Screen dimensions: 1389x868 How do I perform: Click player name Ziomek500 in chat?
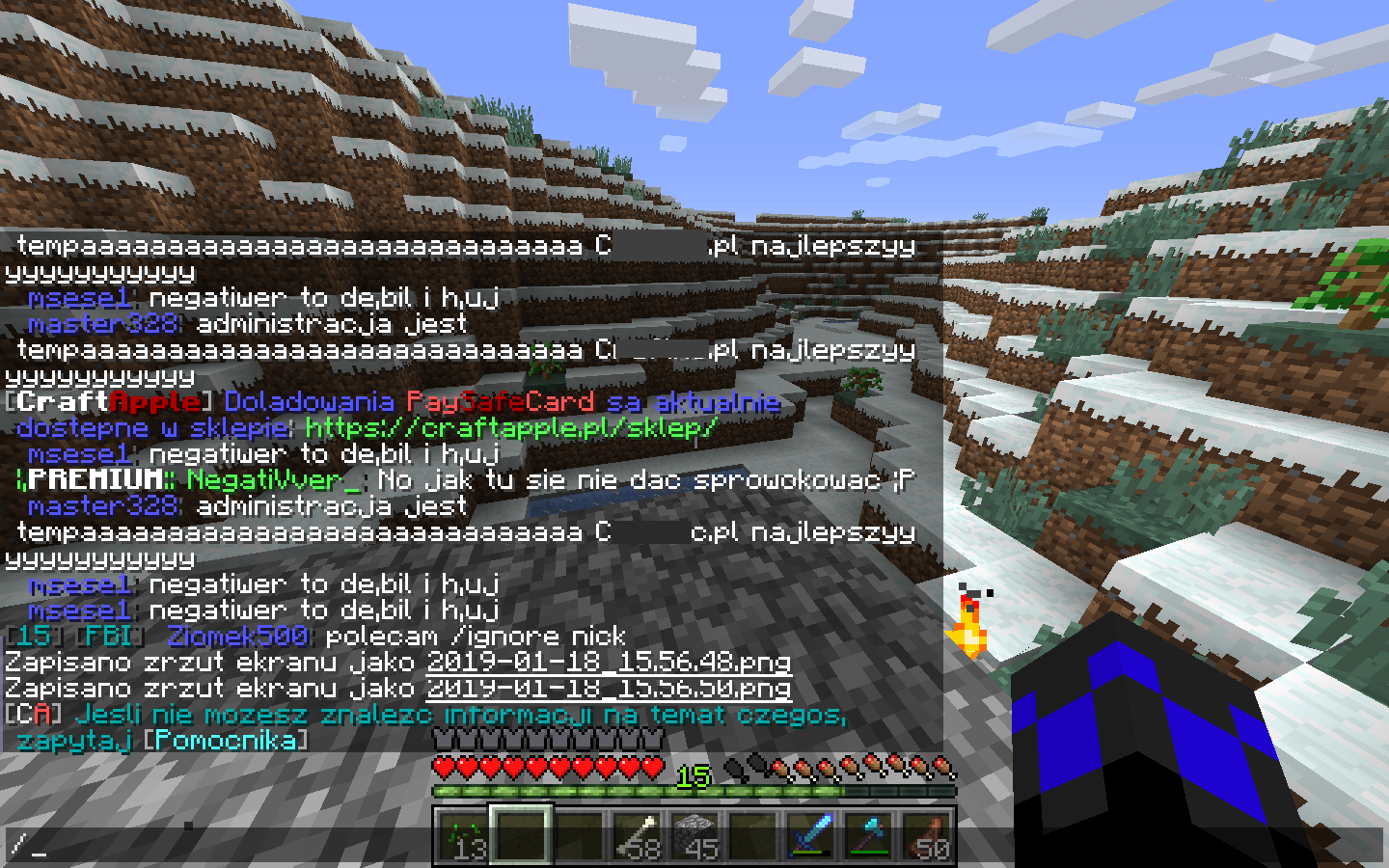[x=236, y=636]
